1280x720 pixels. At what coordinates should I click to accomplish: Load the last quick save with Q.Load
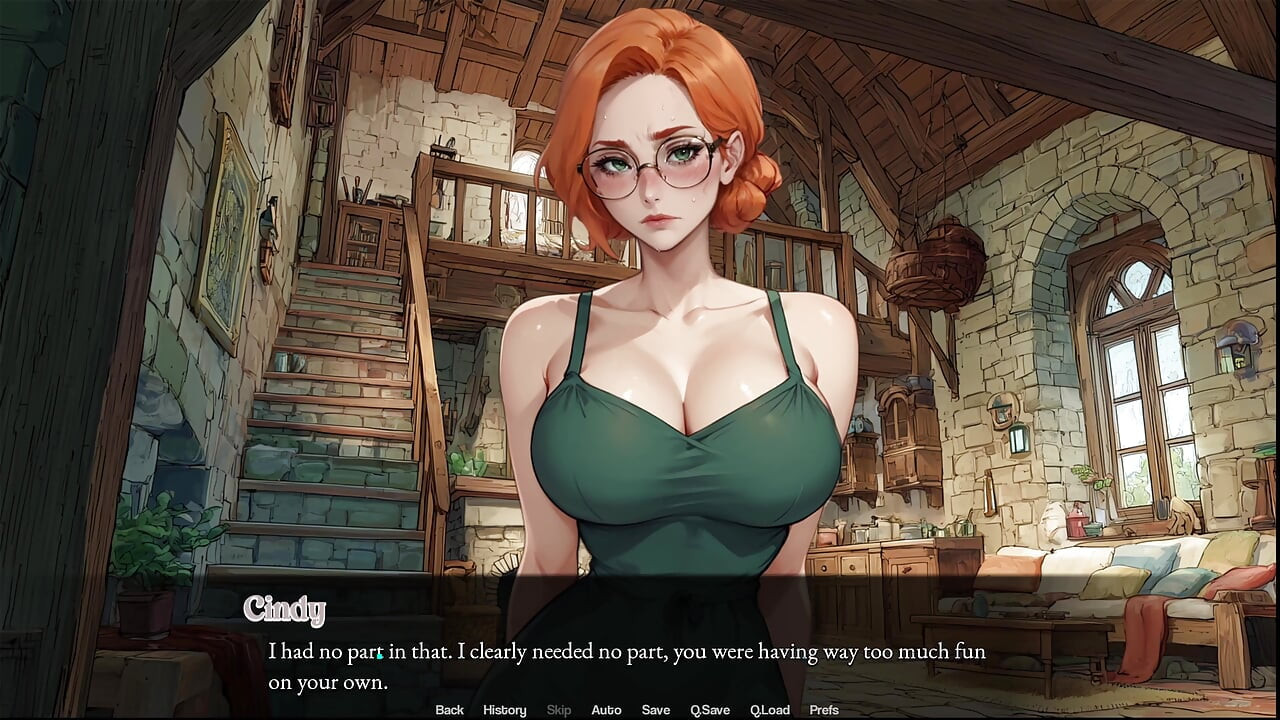(770, 710)
